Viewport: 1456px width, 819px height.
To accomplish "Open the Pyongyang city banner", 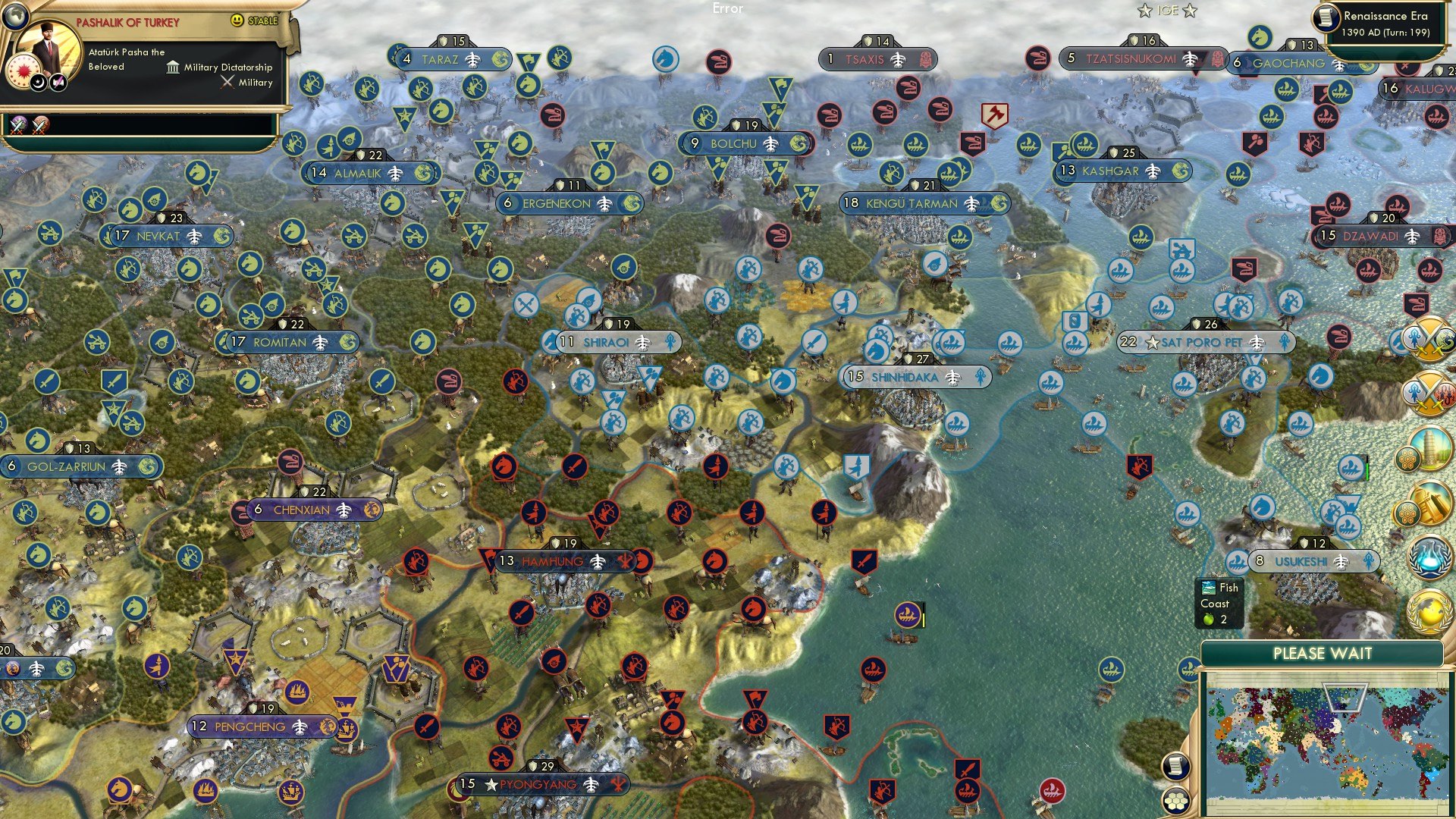I will coord(540,785).
